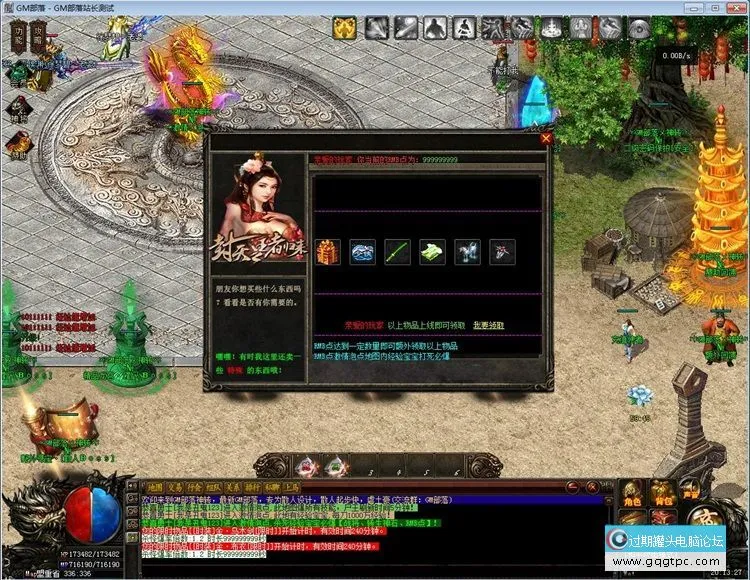
Task: Switch to the 交易 trade tab
Action: point(178,487)
